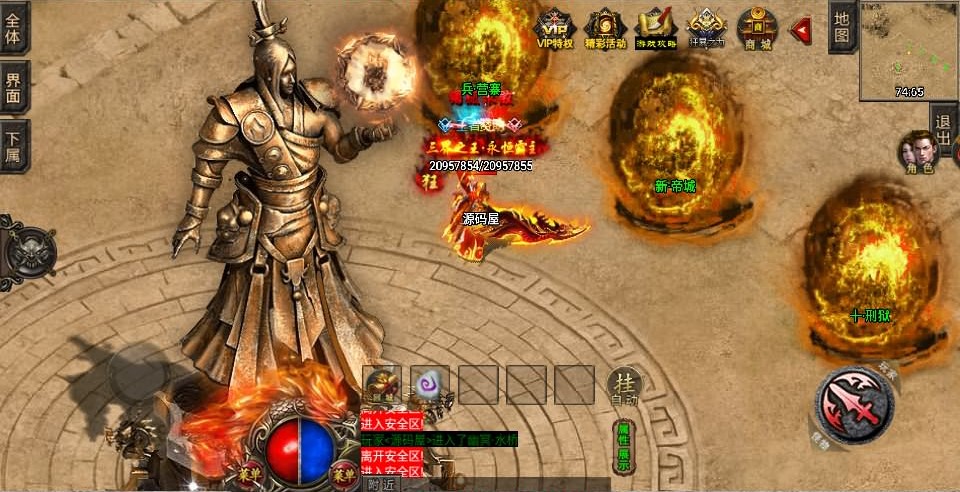Click the 退出 exit button
The height and width of the screenshot is (492, 960).
pos(943,130)
